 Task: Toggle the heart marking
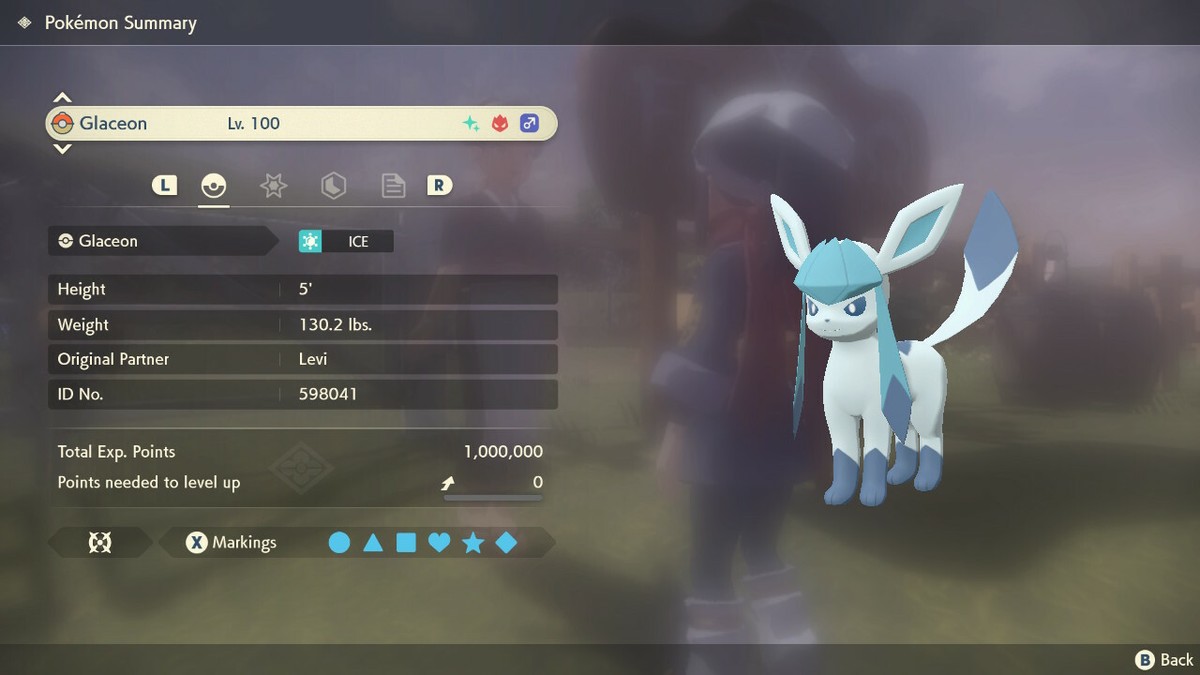point(439,543)
